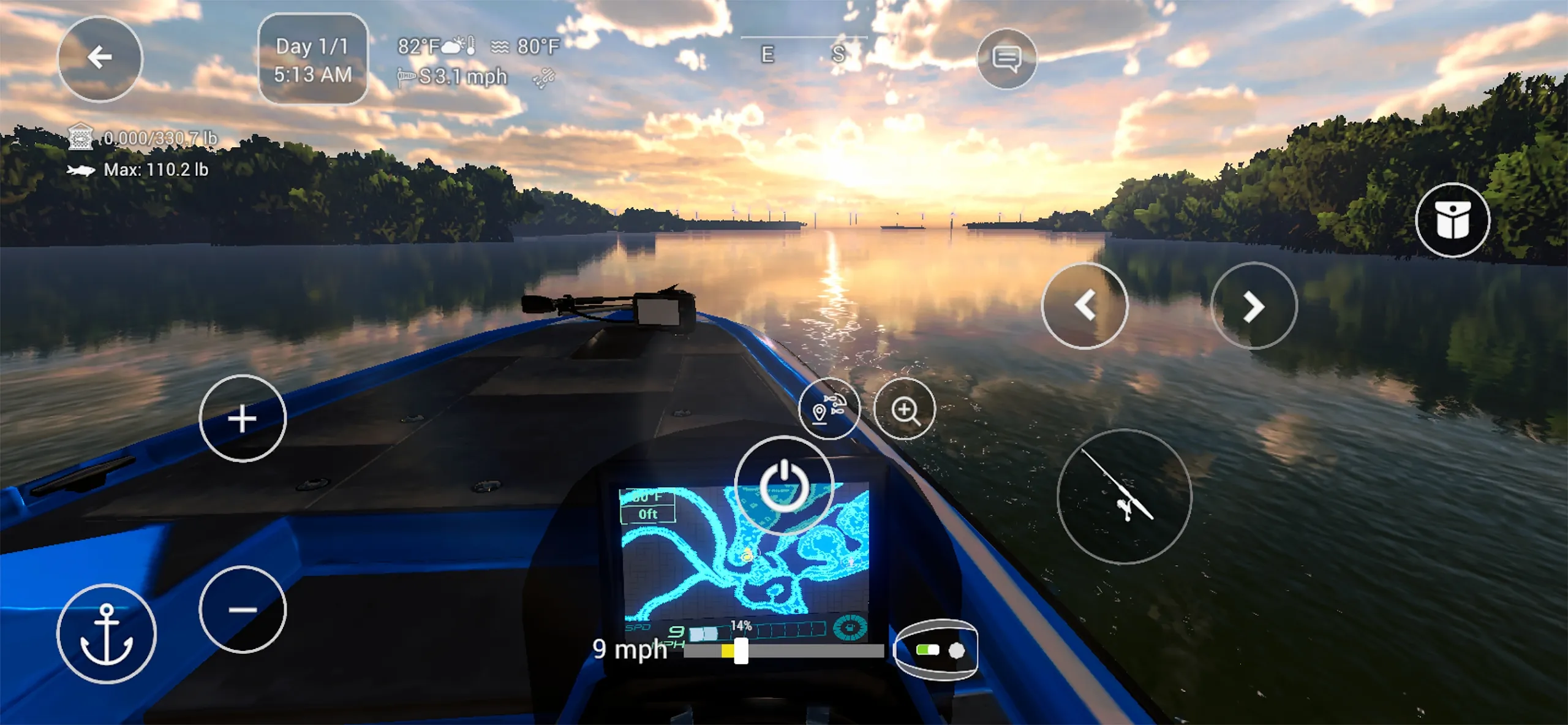The height and width of the screenshot is (725, 1568).
Task: Drop the anchor
Action: pos(108,634)
